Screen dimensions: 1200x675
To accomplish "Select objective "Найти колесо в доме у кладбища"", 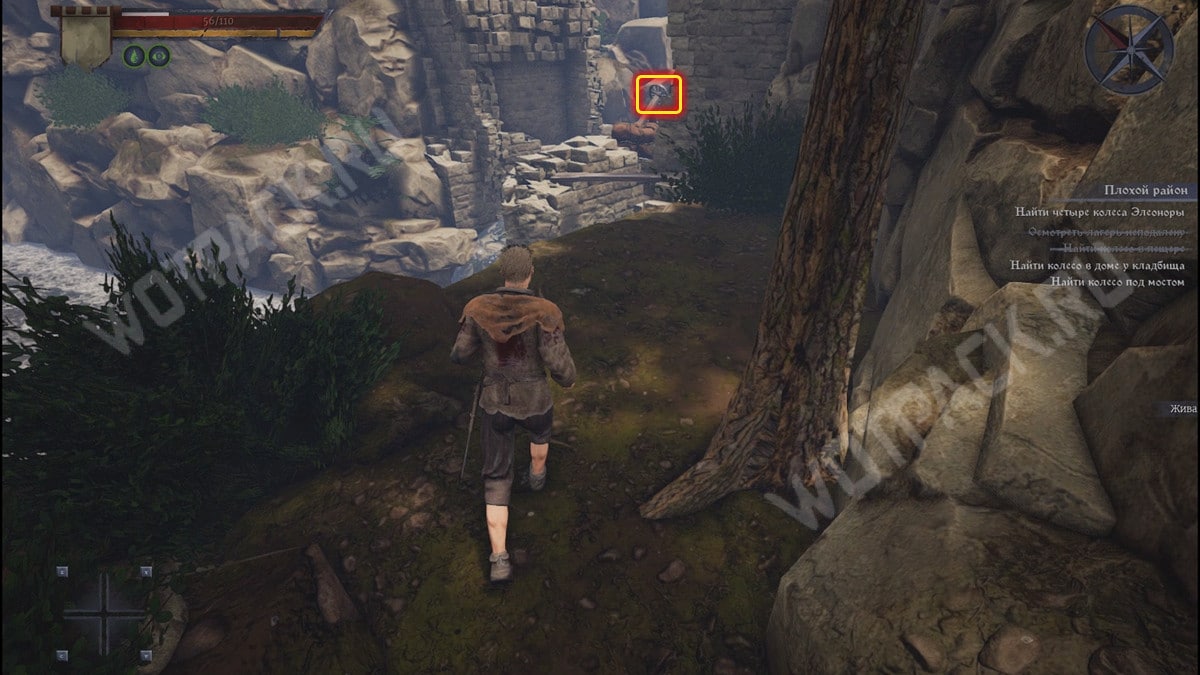I will (x=1097, y=266).
